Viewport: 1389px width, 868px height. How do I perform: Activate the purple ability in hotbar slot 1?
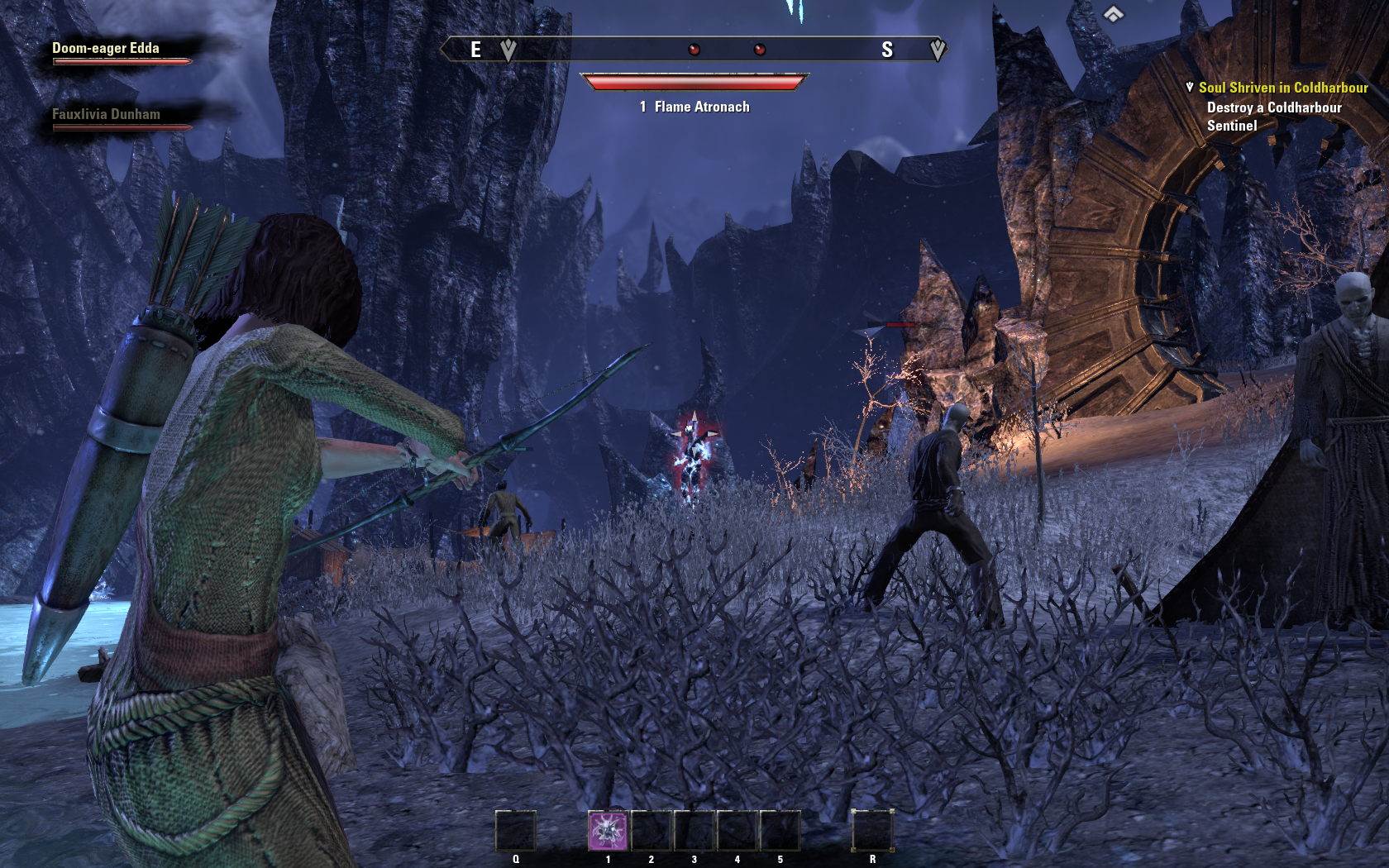608,830
